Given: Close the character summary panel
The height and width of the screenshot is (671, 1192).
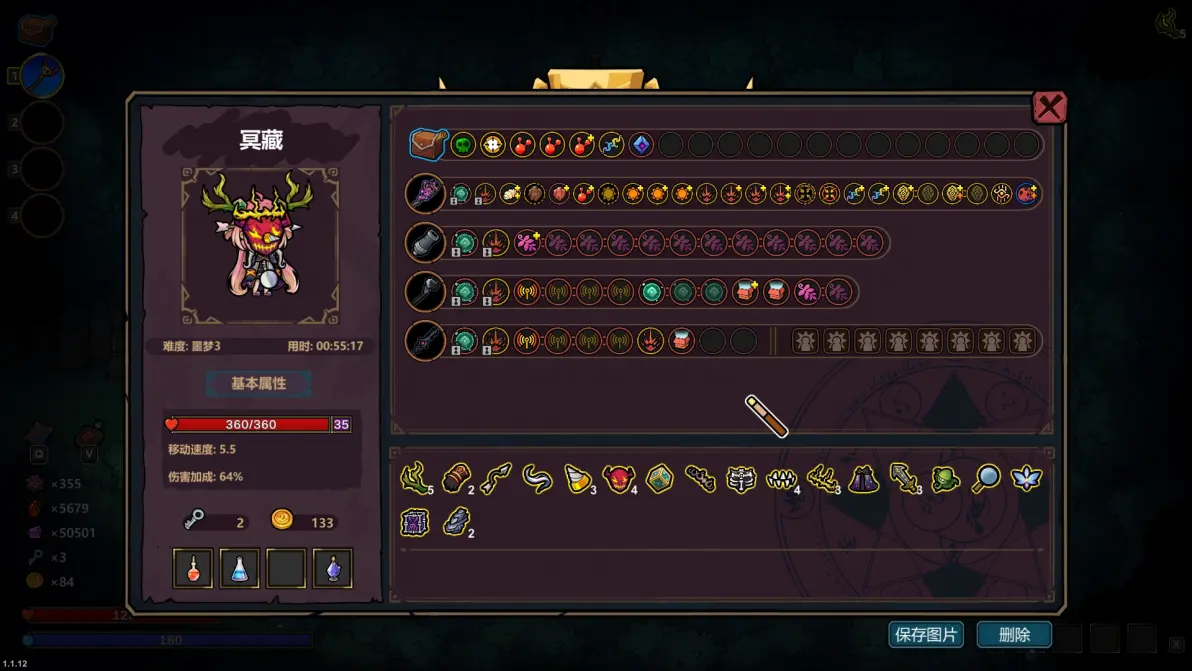Looking at the screenshot, I should pyautogui.click(x=1049, y=107).
